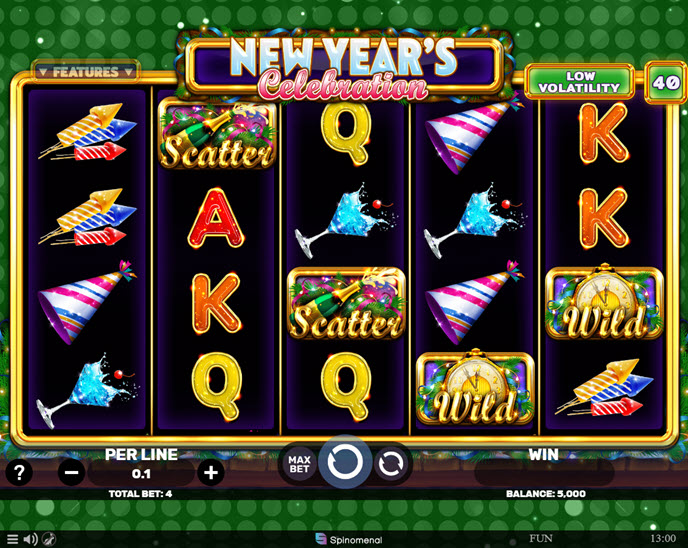Open the hamburger menu

click(x=12, y=539)
